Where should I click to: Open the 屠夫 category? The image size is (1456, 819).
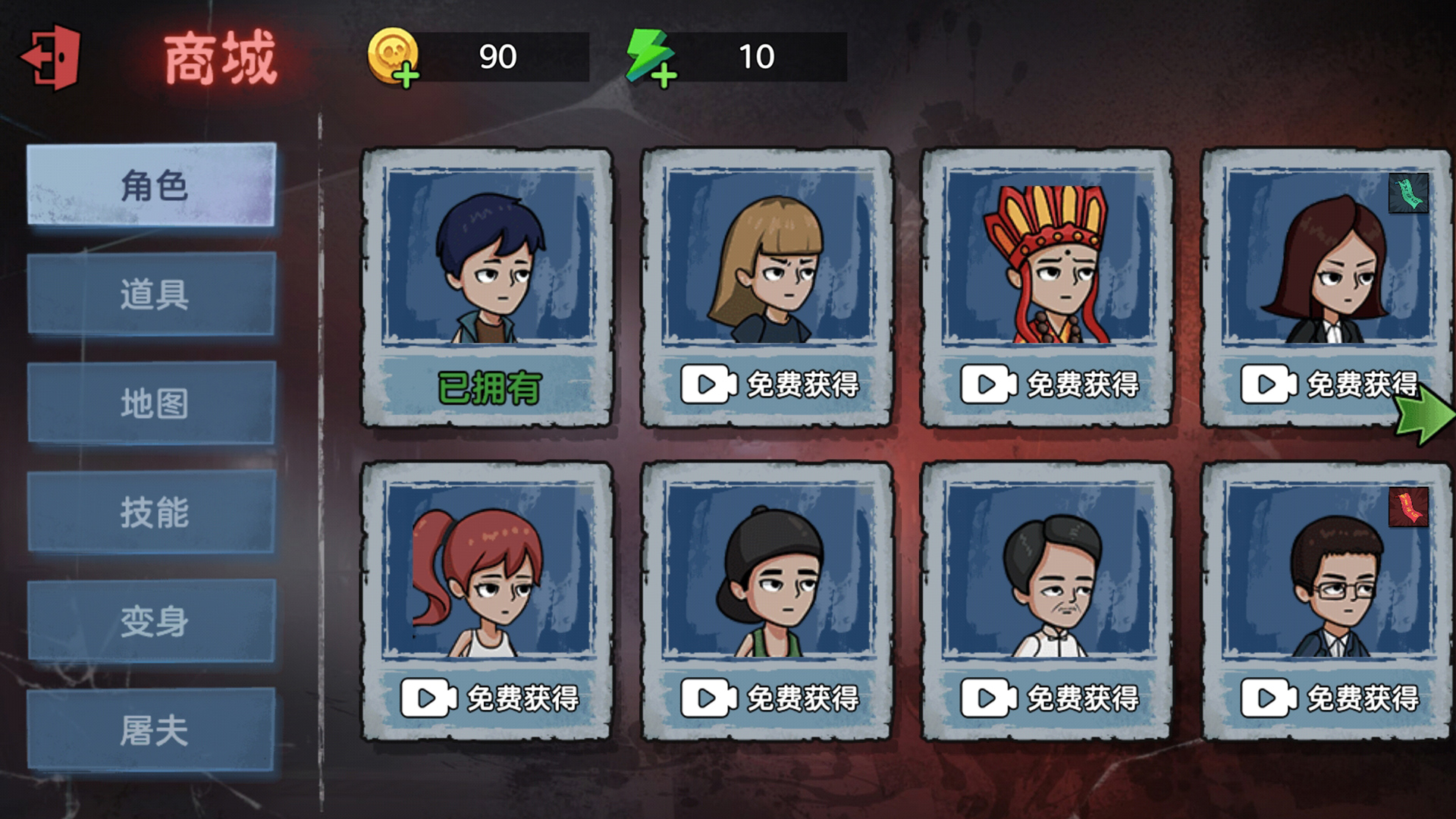(x=152, y=730)
